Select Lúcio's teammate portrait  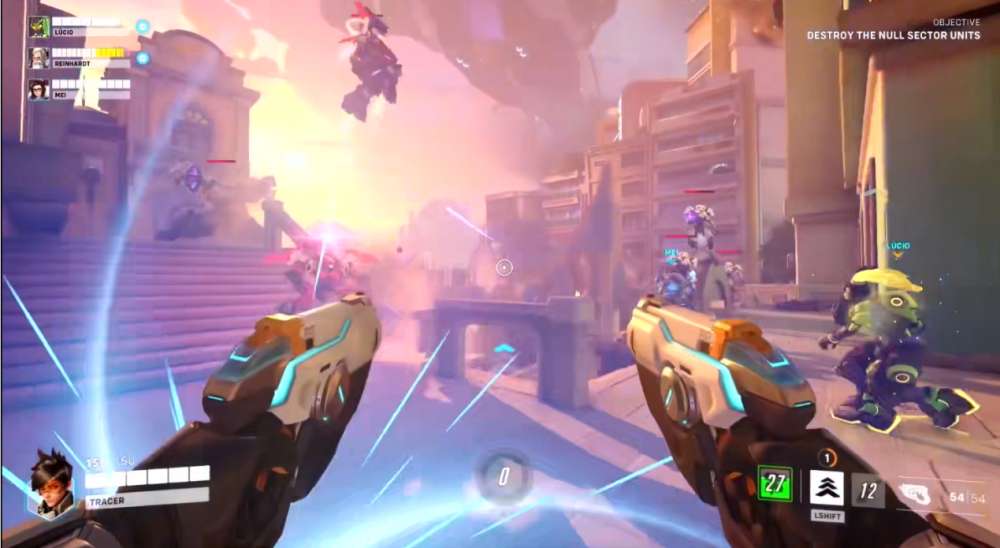pyautogui.click(x=40, y=27)
